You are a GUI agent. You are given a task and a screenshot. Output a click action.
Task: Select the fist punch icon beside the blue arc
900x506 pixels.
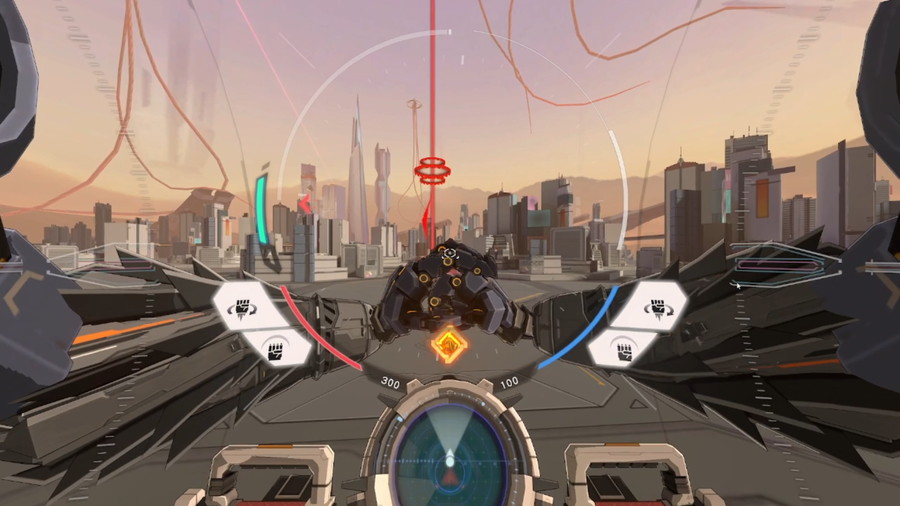(624, 350)
